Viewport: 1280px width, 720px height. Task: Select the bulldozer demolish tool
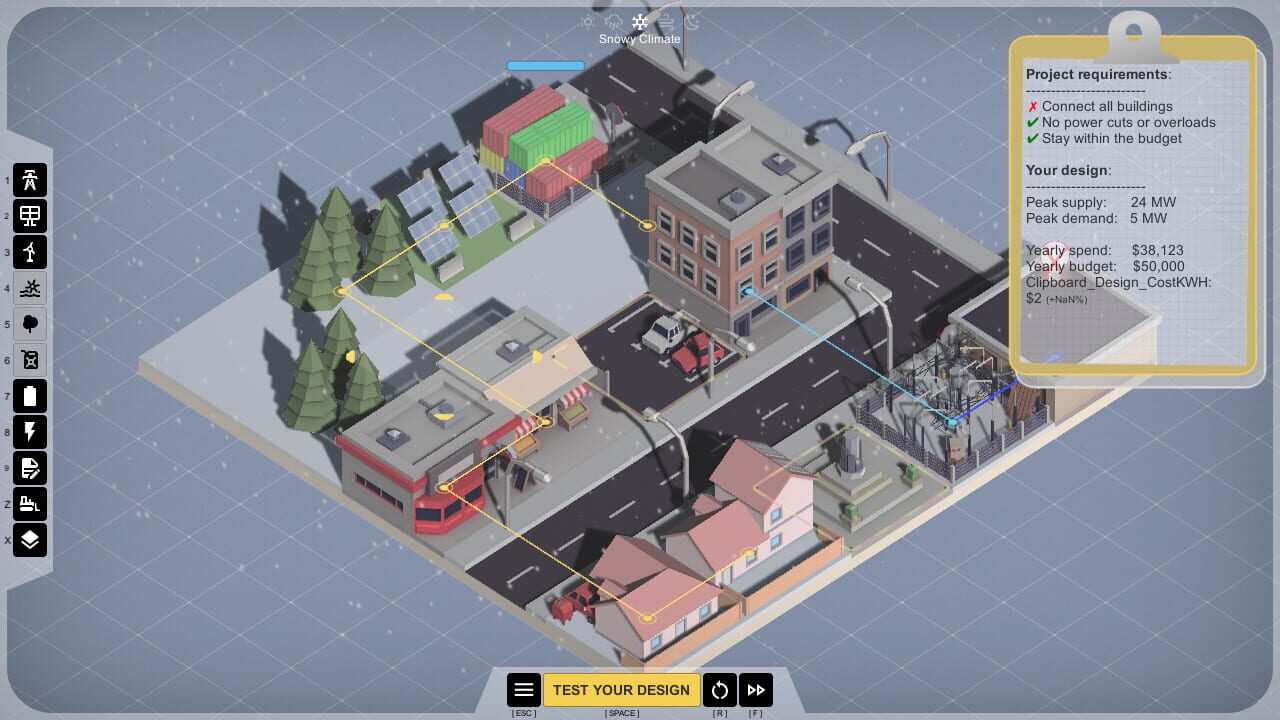(x=30, y=504)
